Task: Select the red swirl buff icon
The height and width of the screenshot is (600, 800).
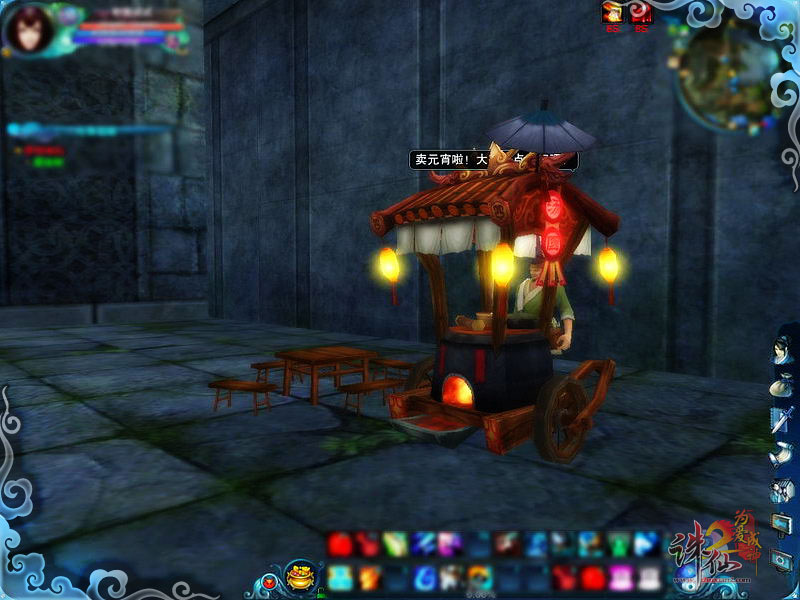Action: pyautogui.click(x=641, y=13)
